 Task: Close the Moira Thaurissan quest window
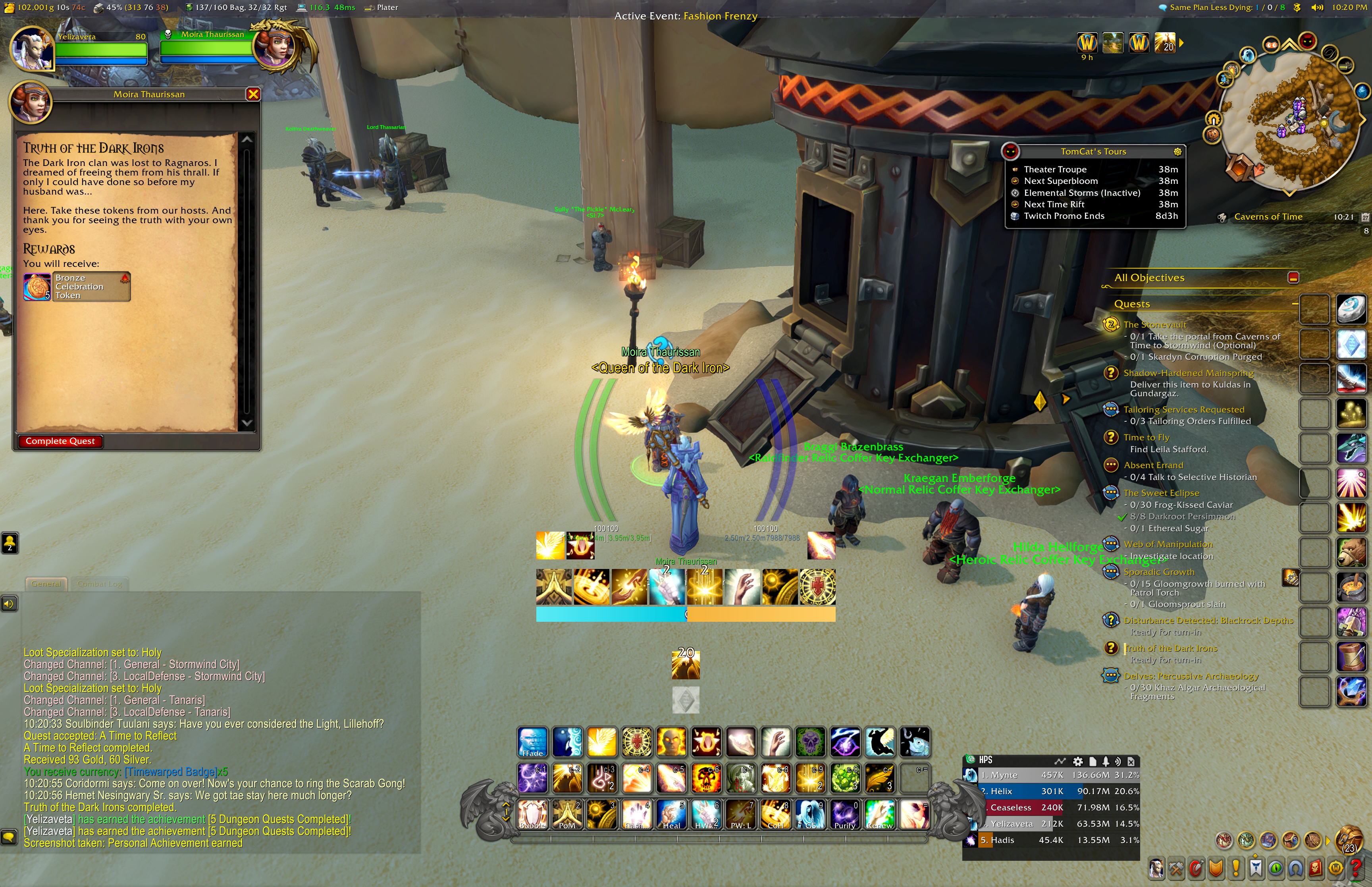click(253, 94)
